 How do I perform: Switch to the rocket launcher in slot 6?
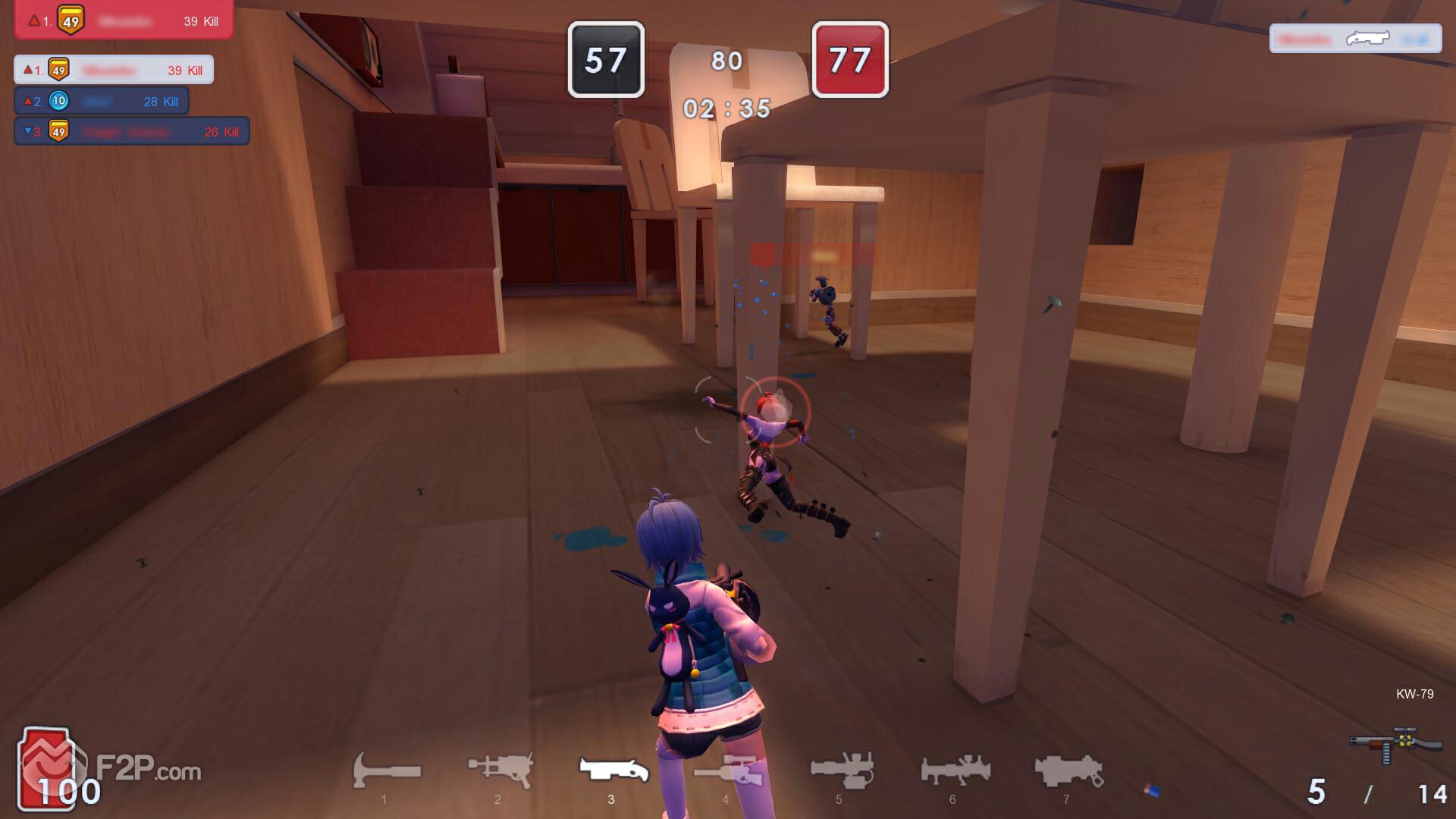955,770
